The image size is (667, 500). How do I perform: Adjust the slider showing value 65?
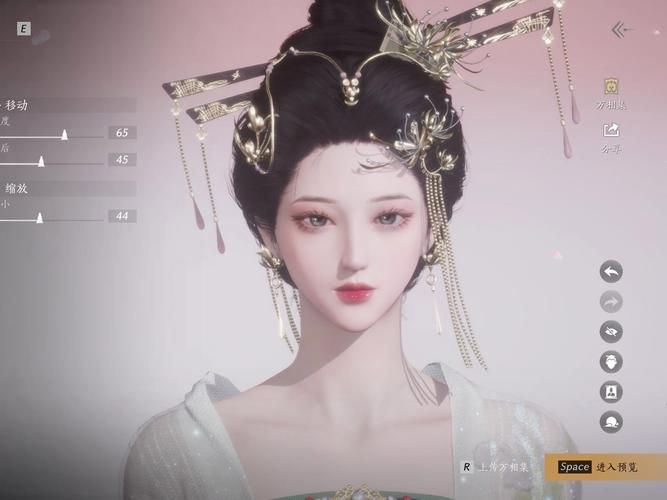64,133
